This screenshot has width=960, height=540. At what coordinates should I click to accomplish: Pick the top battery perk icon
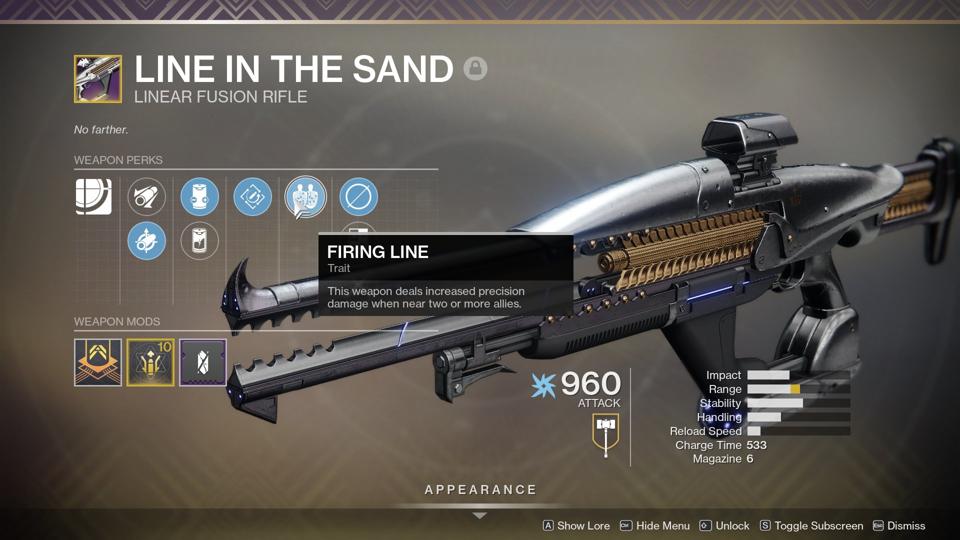click(200, 197)
